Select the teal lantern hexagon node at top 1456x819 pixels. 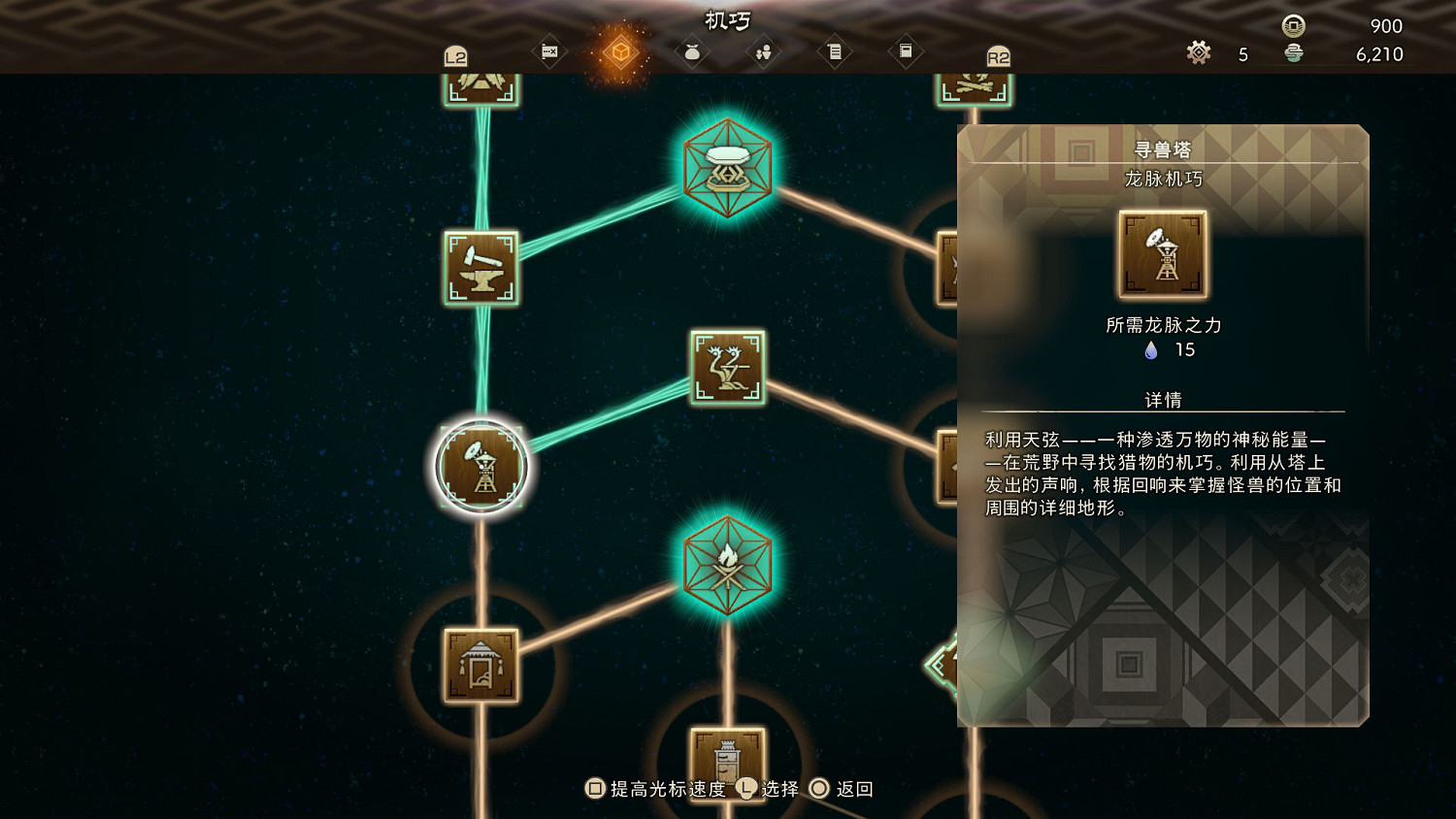tap(726, 171)
